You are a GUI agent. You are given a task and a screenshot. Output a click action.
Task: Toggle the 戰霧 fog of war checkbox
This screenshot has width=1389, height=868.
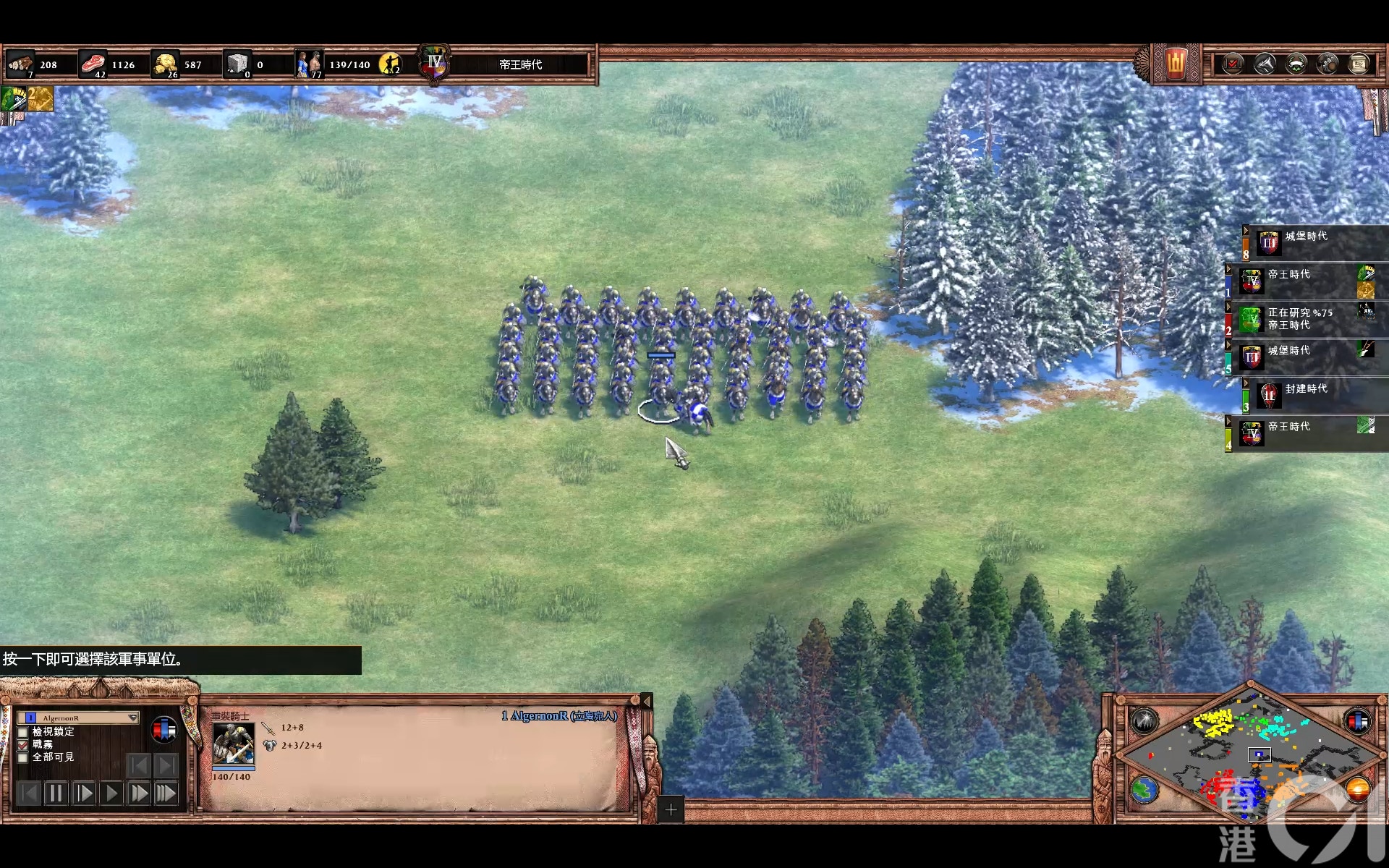pos(22,744)
